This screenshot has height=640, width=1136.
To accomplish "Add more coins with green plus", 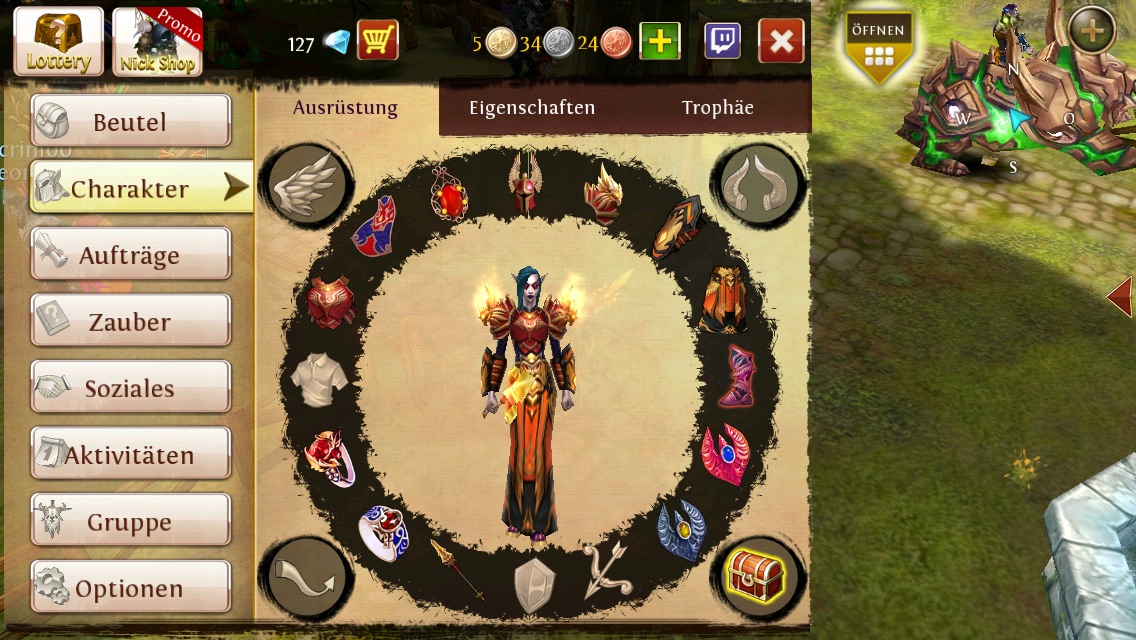I will pyautogui.click(x=660, y=42).
